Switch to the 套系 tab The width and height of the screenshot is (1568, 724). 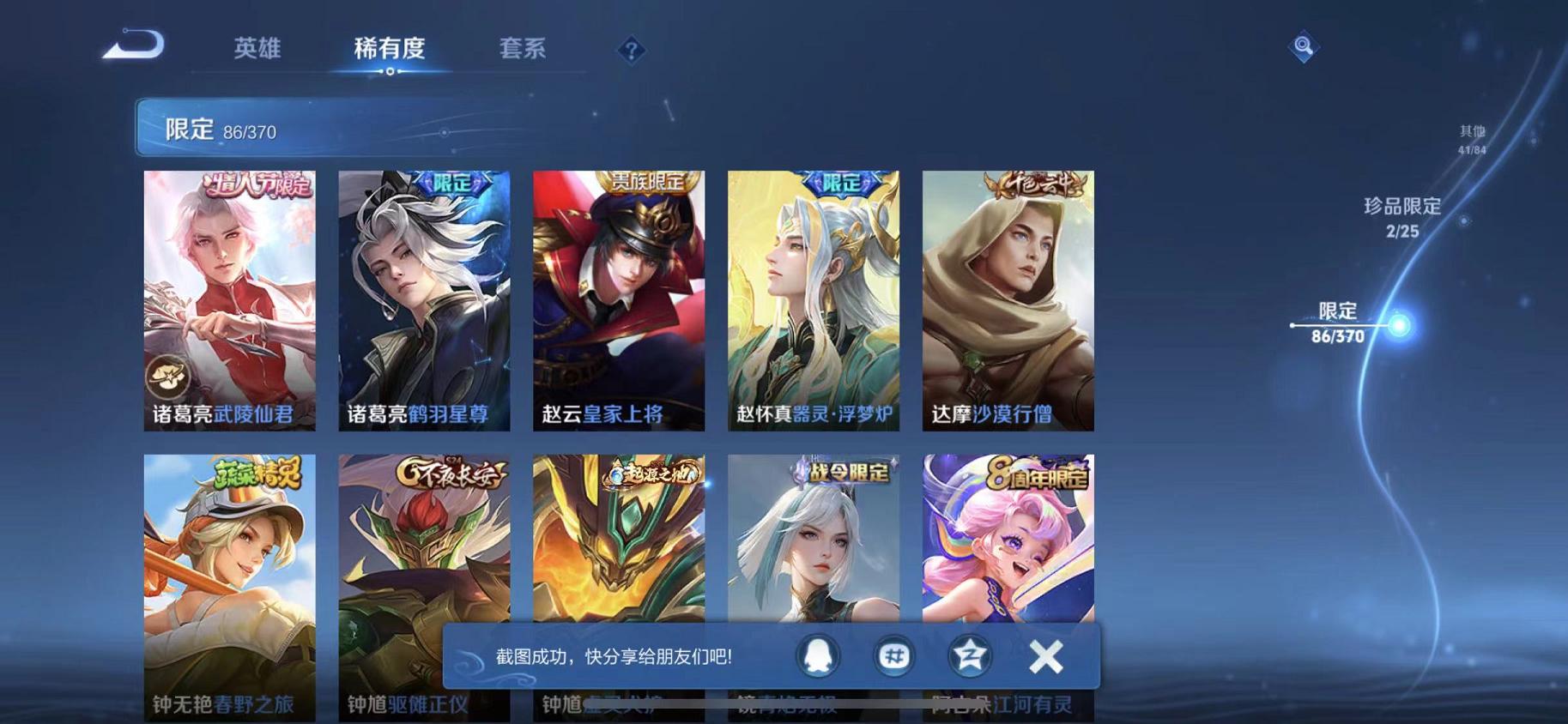coord(524,49)
